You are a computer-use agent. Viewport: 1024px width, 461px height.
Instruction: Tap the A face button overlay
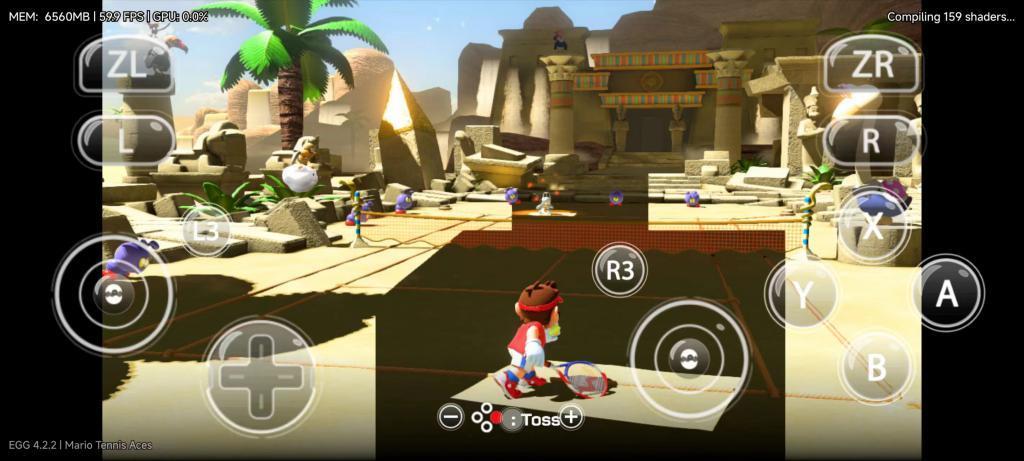point(946,293)
